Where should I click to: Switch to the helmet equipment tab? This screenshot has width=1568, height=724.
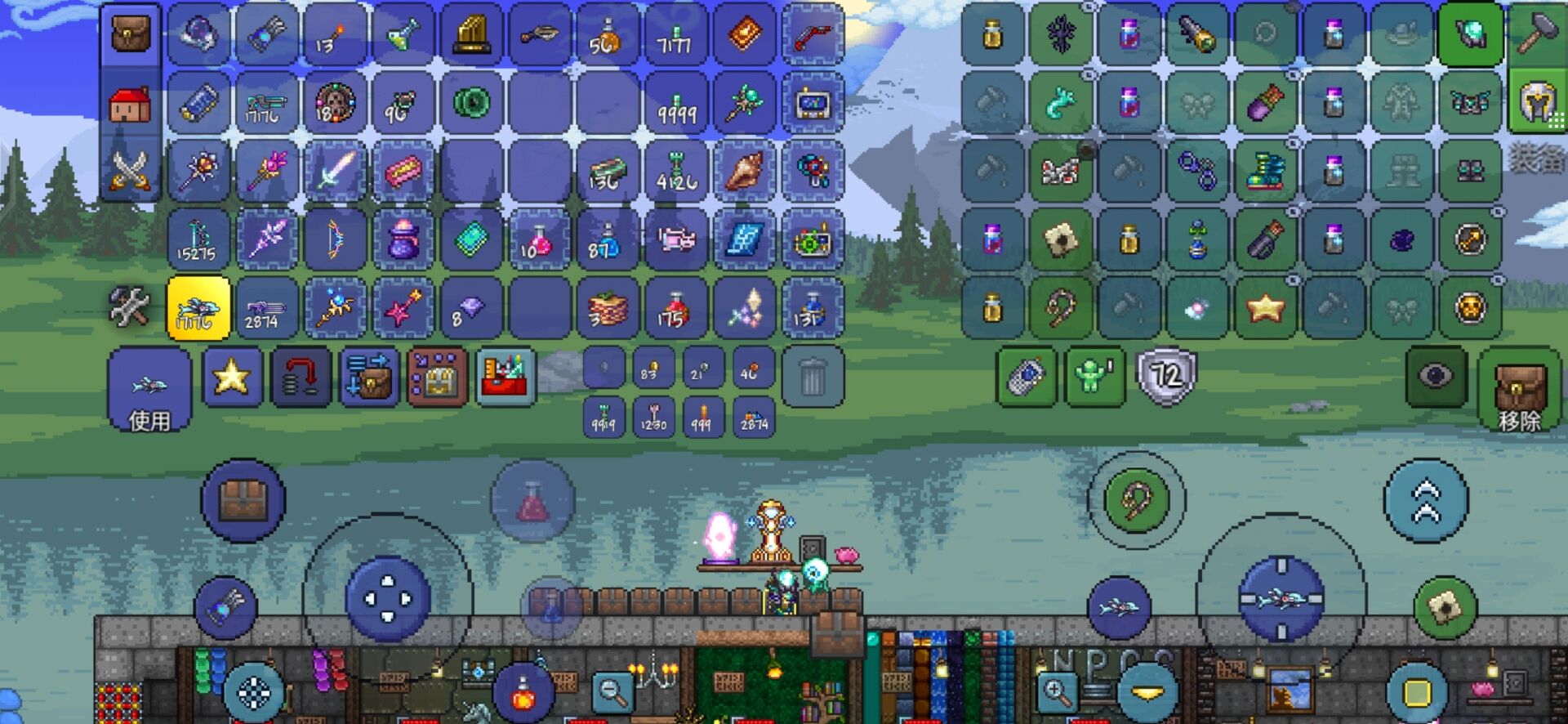(x=1536, y=103)
